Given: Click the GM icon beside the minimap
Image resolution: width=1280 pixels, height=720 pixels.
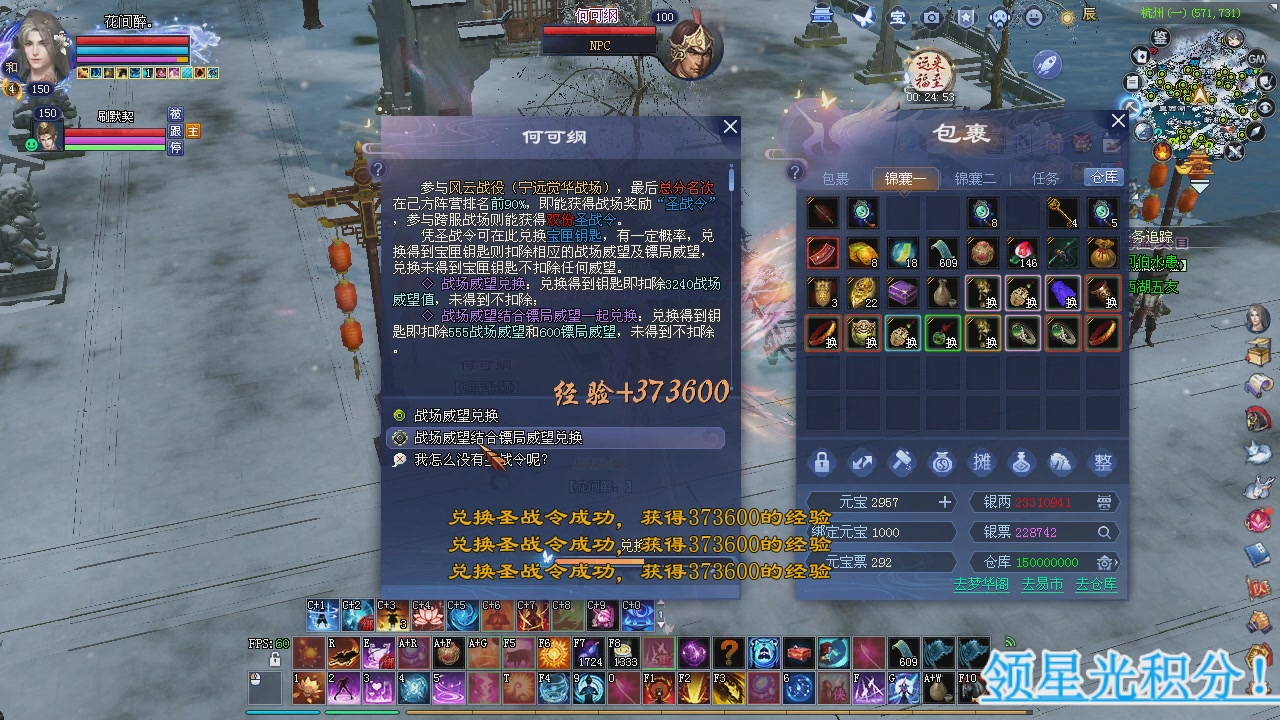Looking at the screenshot, I should [x=1258, y=60].
